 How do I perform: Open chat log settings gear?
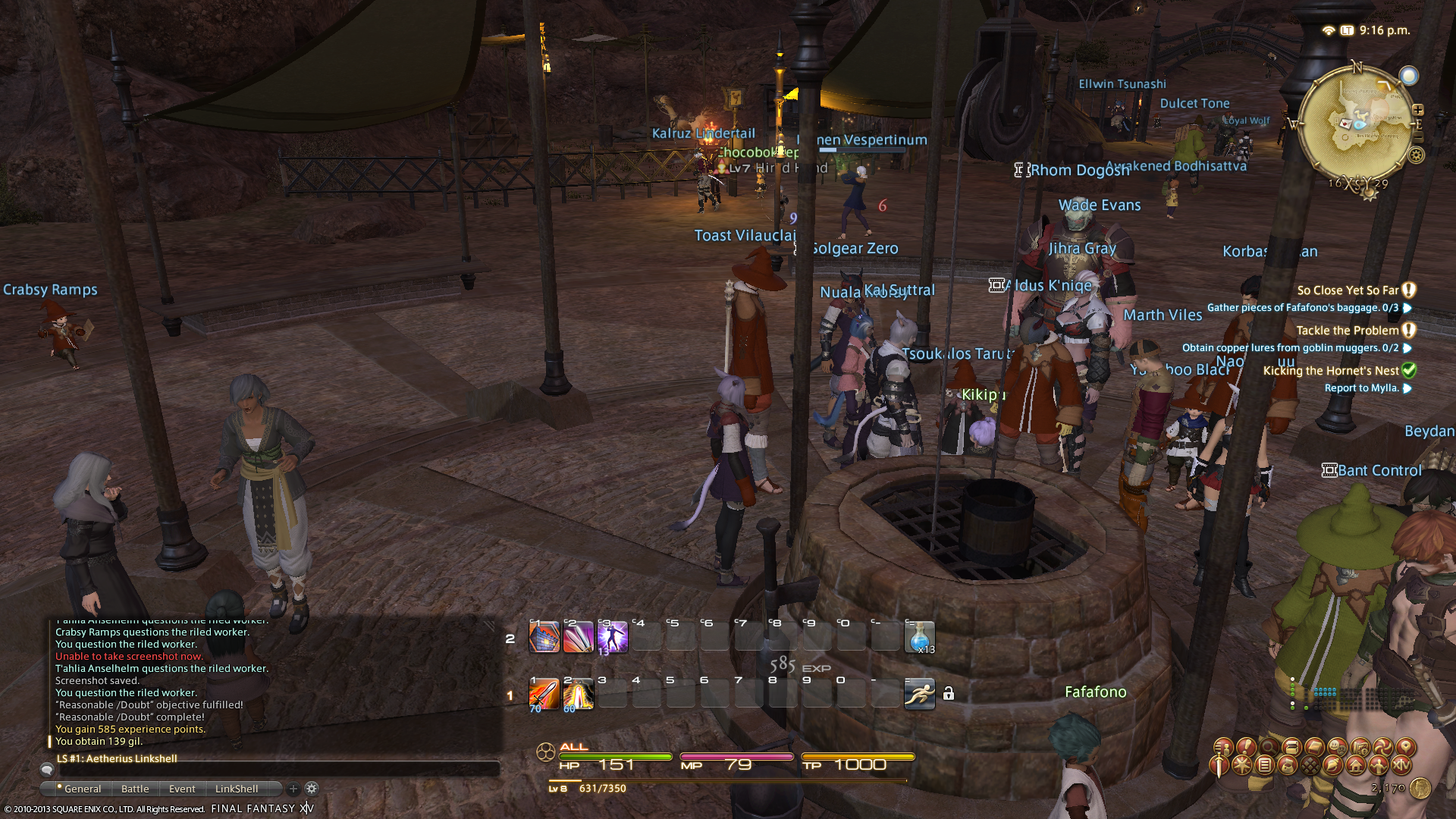(x=312, y=789)
